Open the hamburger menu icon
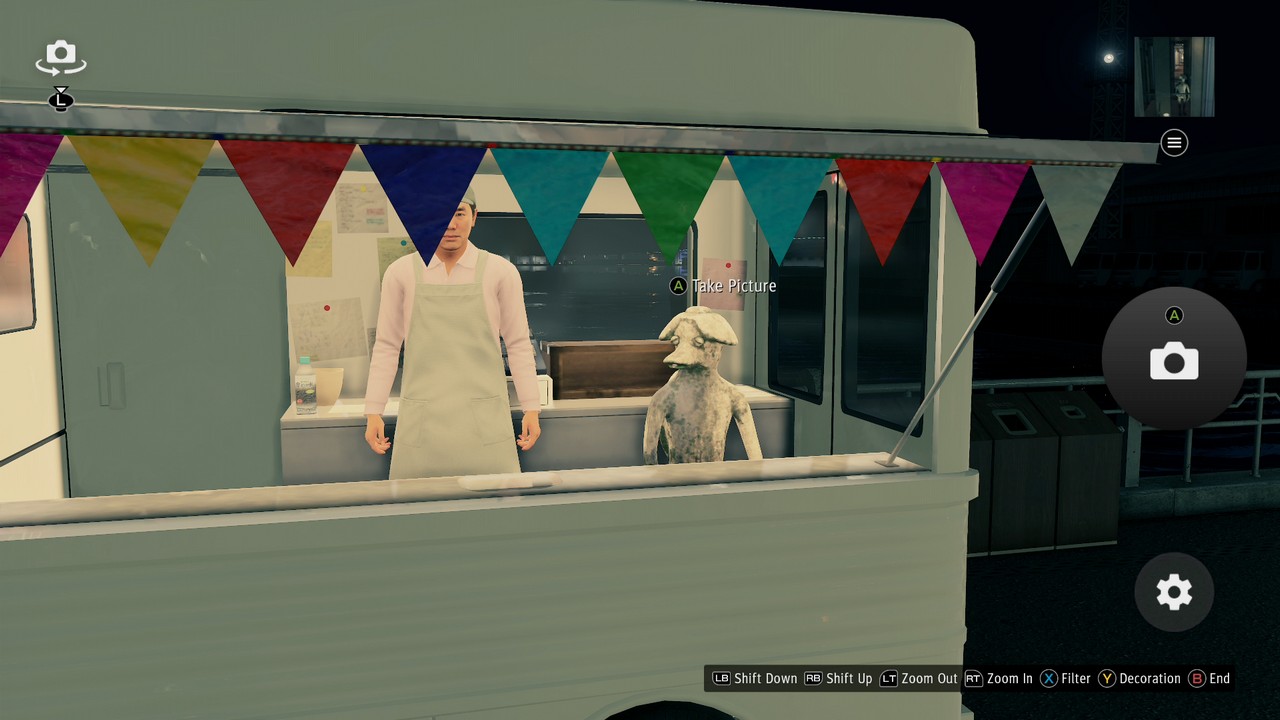Screen dimensions: 1280x720 1174,143
